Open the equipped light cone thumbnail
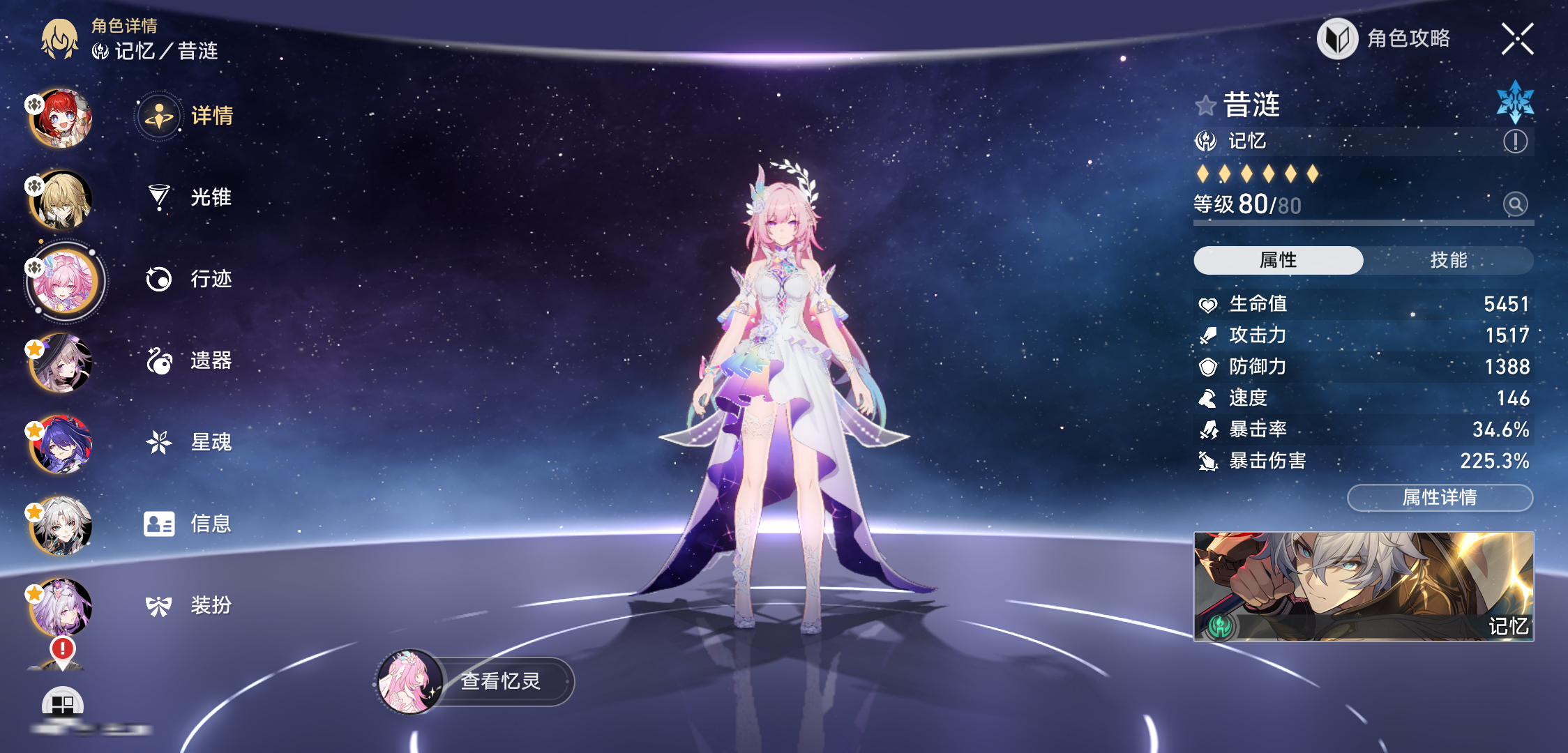The width and height of the screenshot is (1568, 753). (1364, 586)
